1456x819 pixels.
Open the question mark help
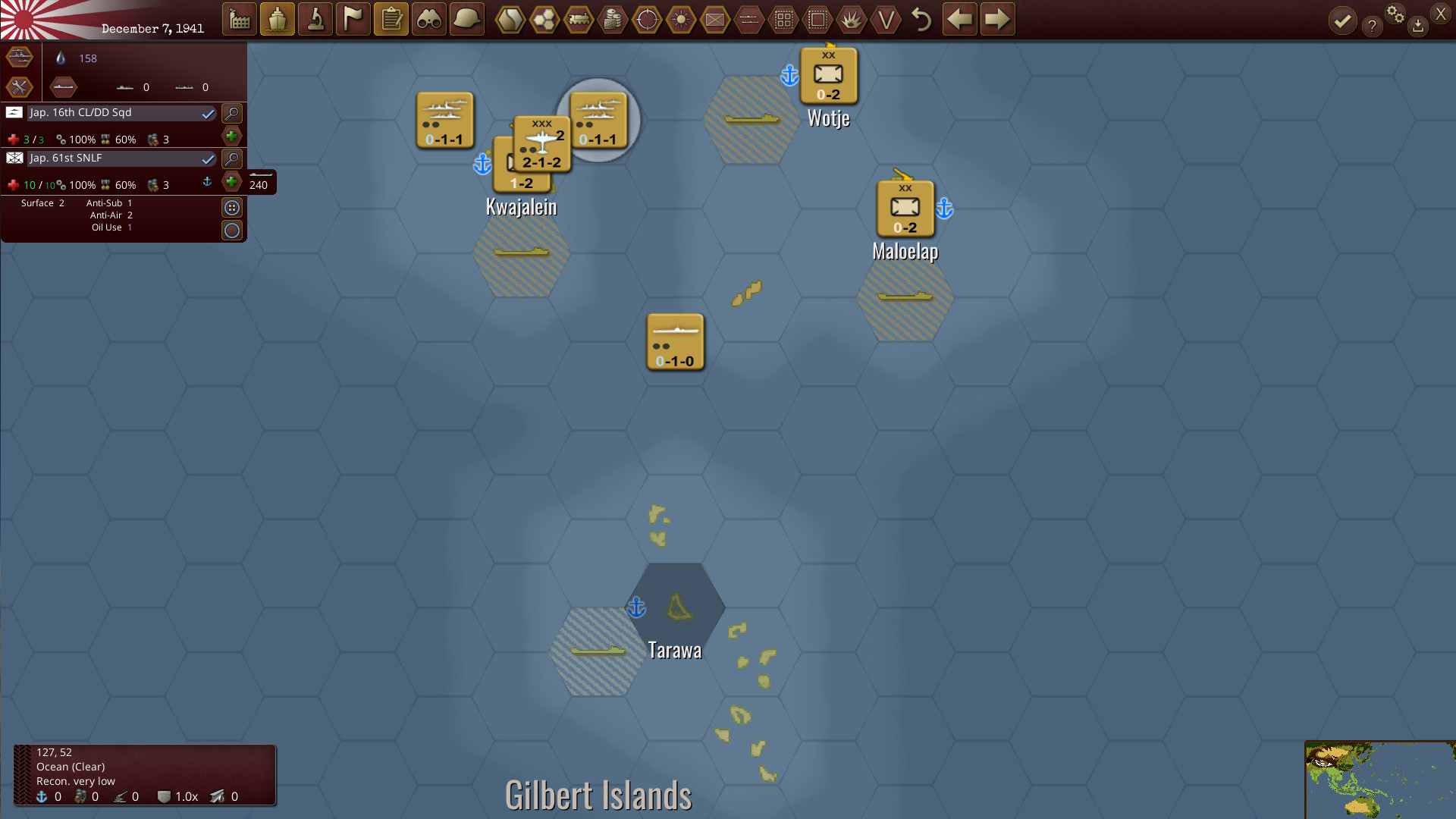[1372, 27]
